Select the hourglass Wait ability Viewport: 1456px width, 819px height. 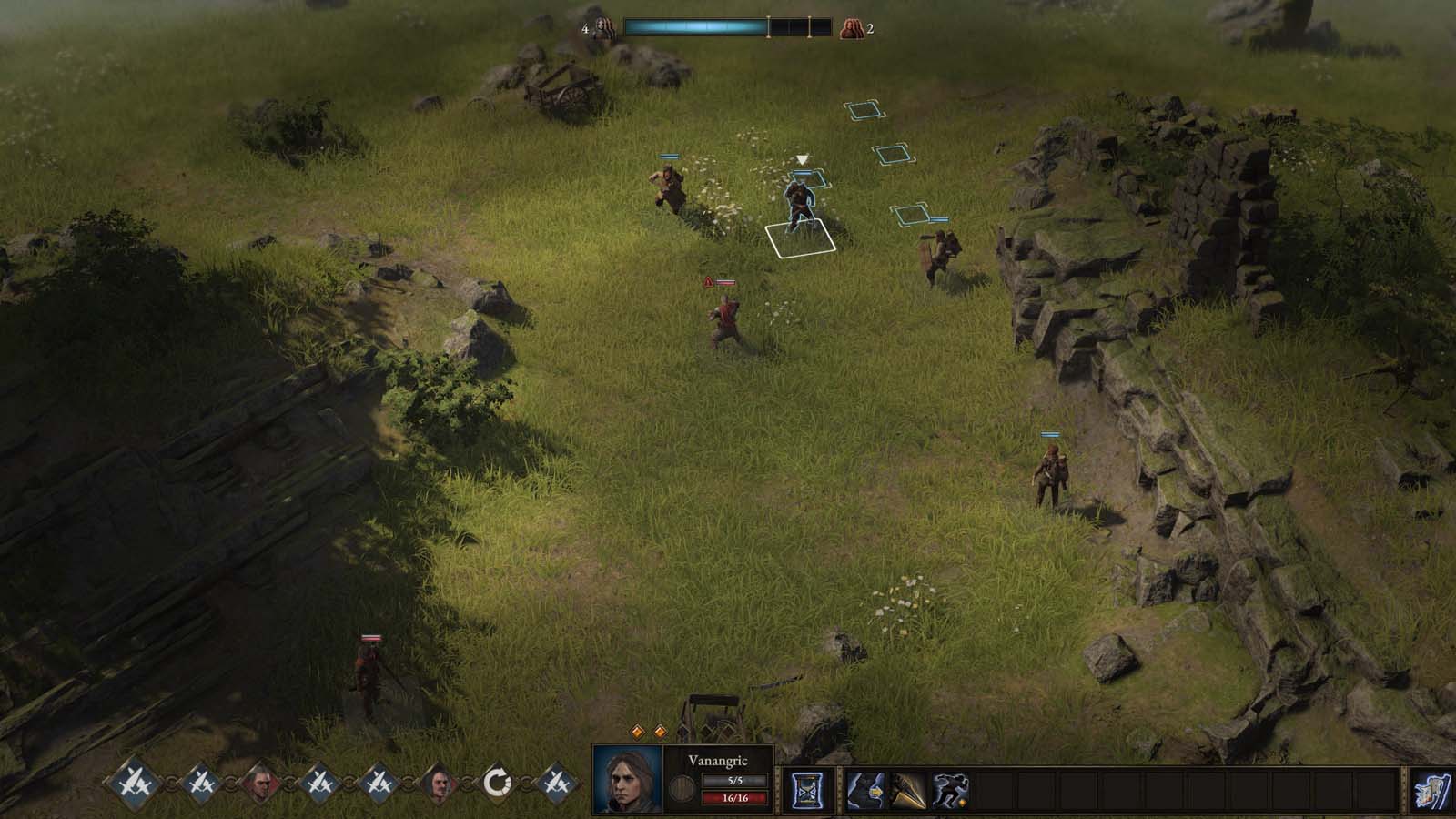click(810, 788)
